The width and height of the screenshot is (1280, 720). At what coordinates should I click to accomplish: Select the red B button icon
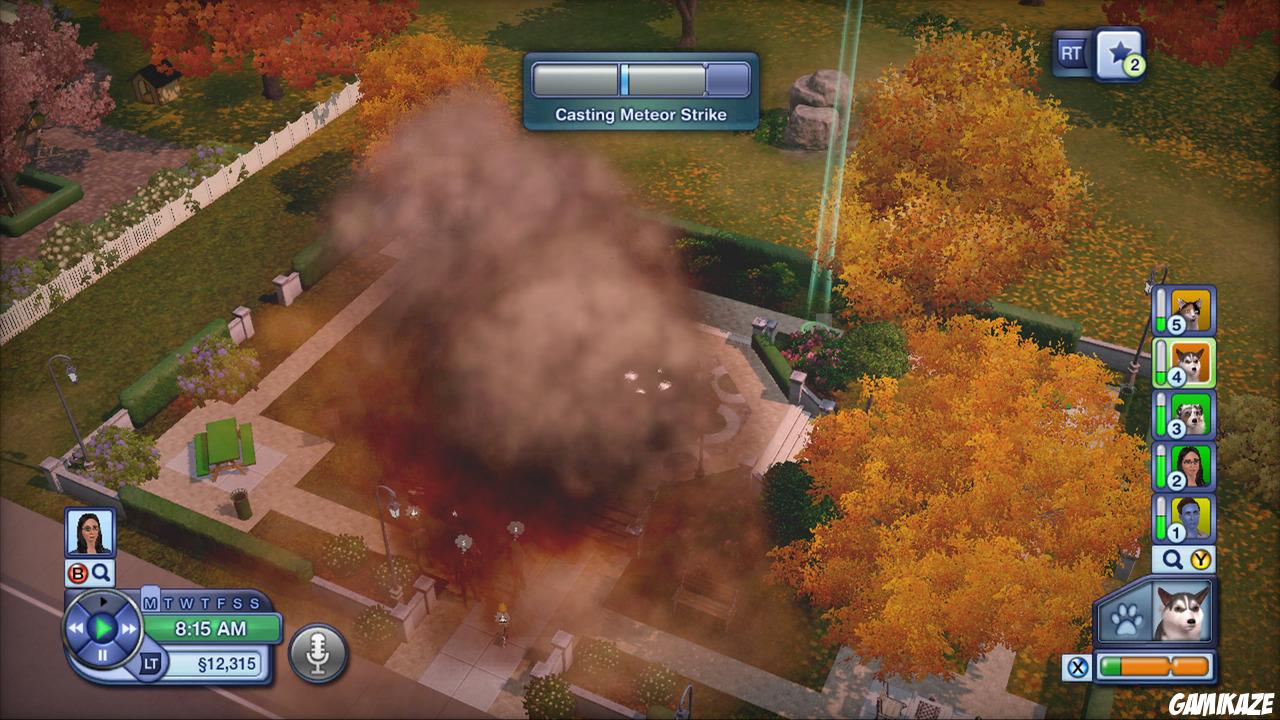click(77, 571)
